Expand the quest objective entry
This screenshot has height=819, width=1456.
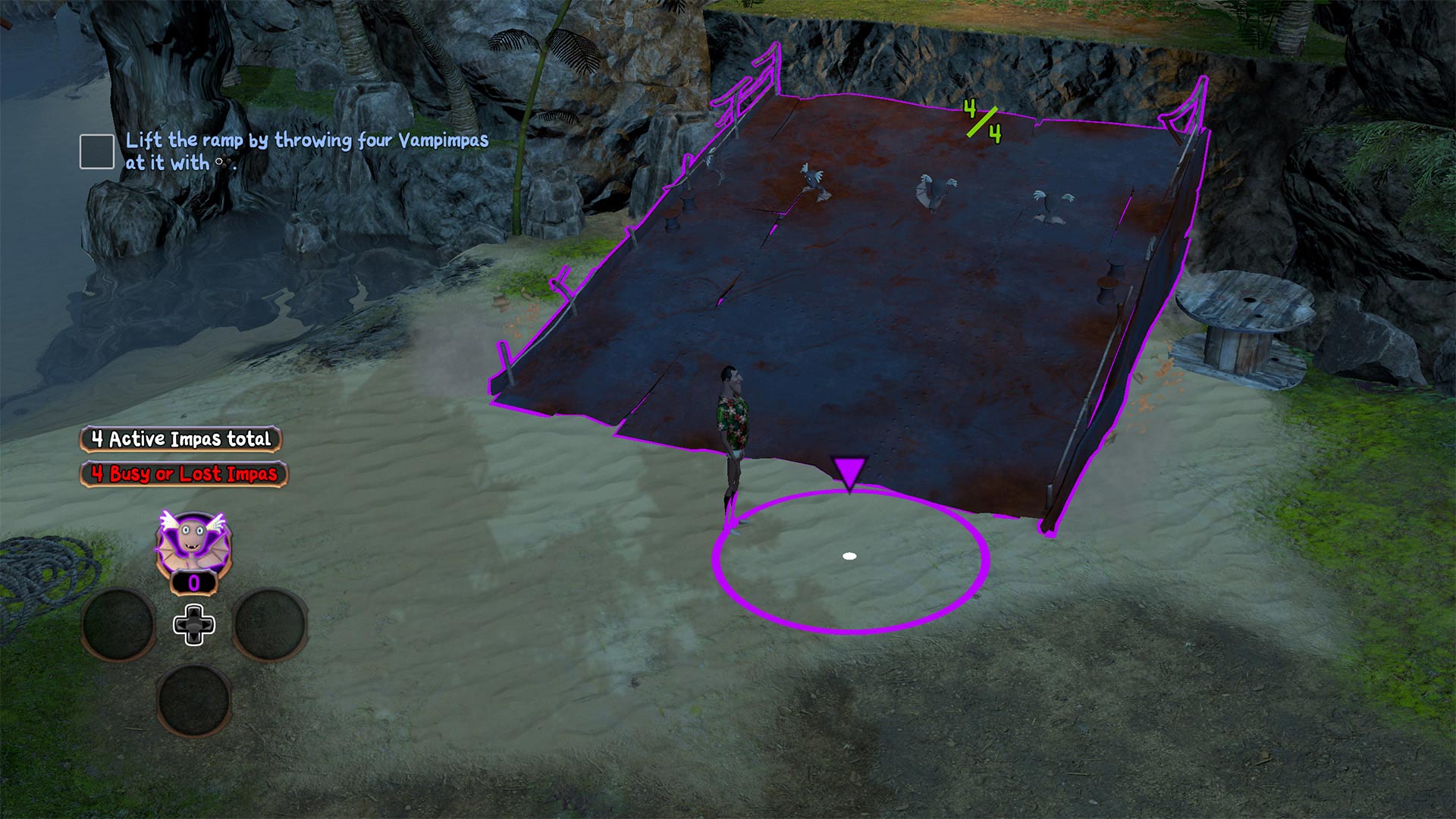coord(303,149)
